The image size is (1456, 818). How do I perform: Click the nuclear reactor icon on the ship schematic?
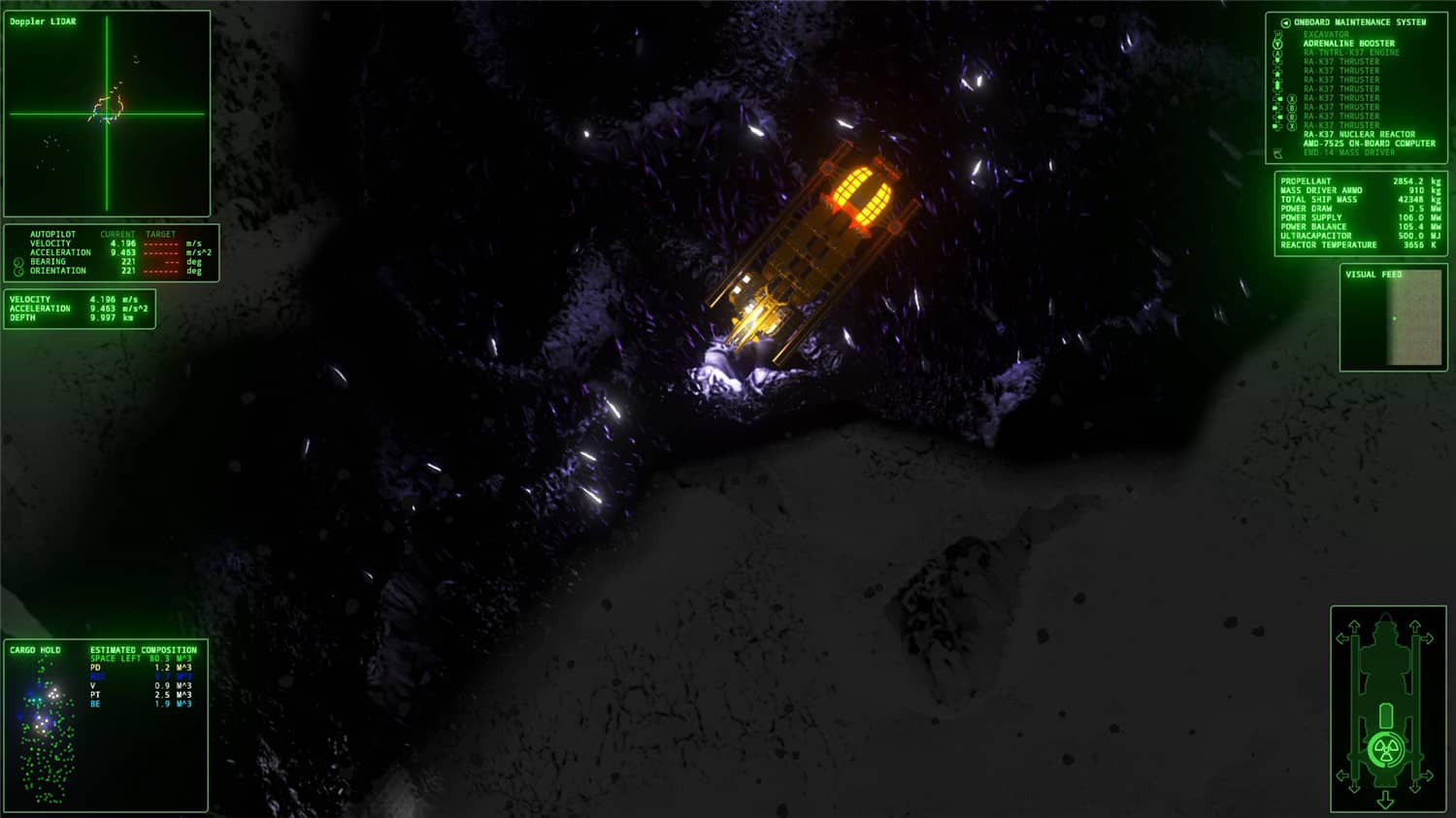1385,749
